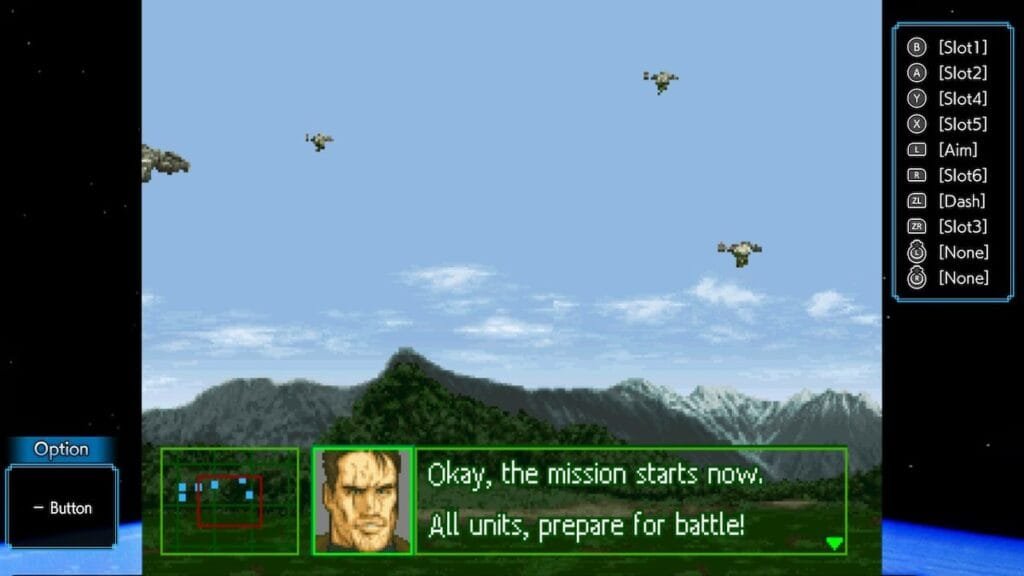Image resolution: width=1024 pixels, height=576 pixels.
Task: Pick the [Slot5] mapping entry
Action: [x=962, y=125]
